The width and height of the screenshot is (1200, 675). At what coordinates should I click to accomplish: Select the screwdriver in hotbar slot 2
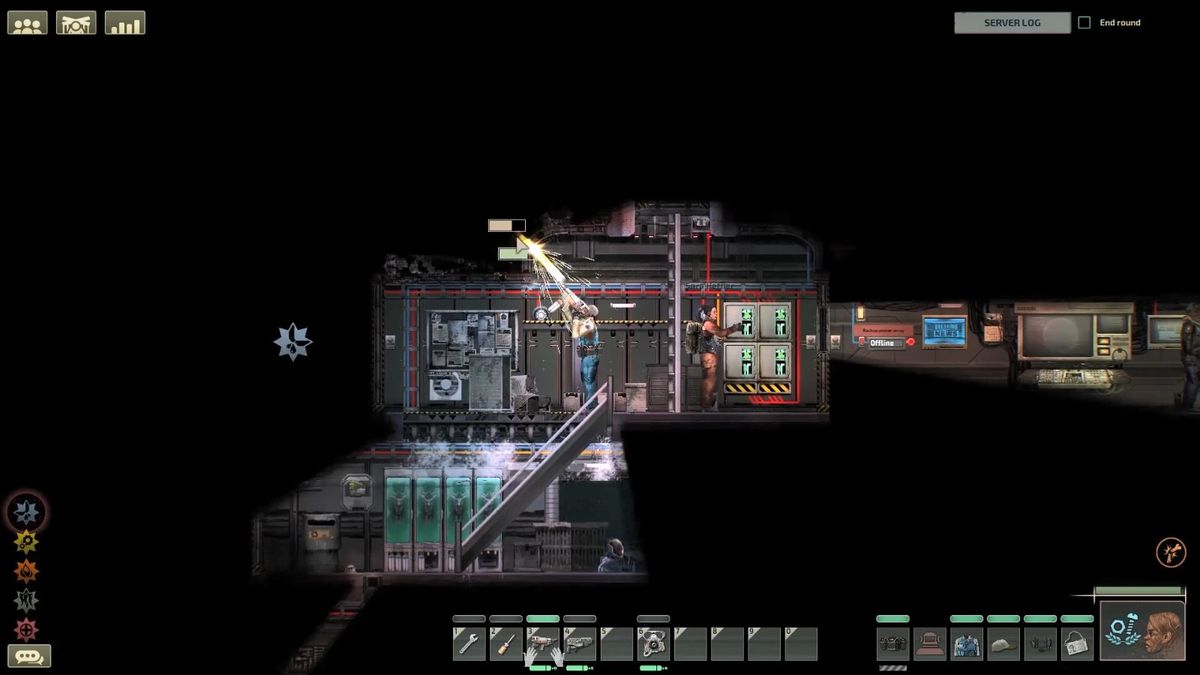tap(506, 643)
